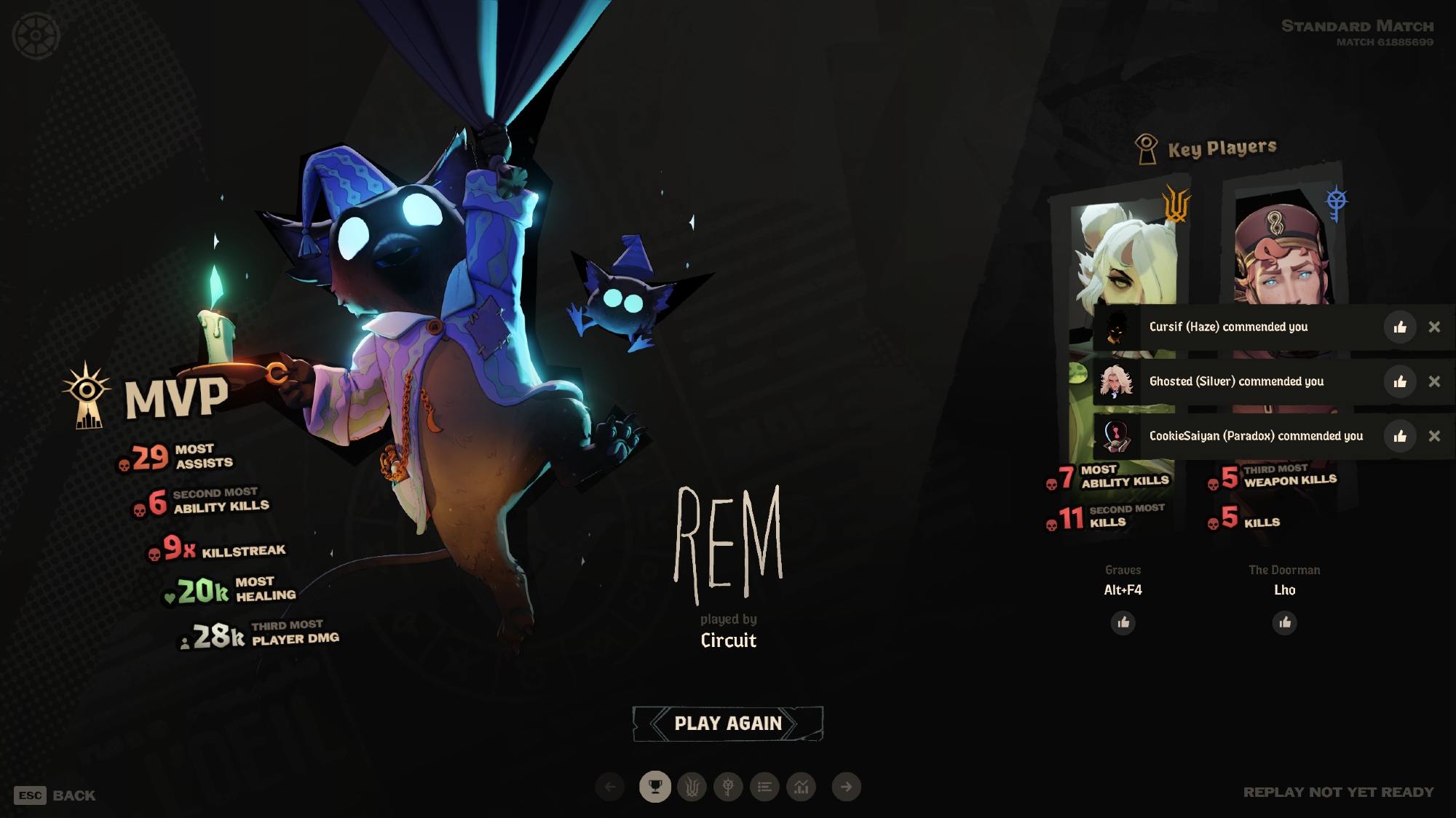
Task: Return the commend to Ghosted (Silver)
Action: tap(1399, 382)
